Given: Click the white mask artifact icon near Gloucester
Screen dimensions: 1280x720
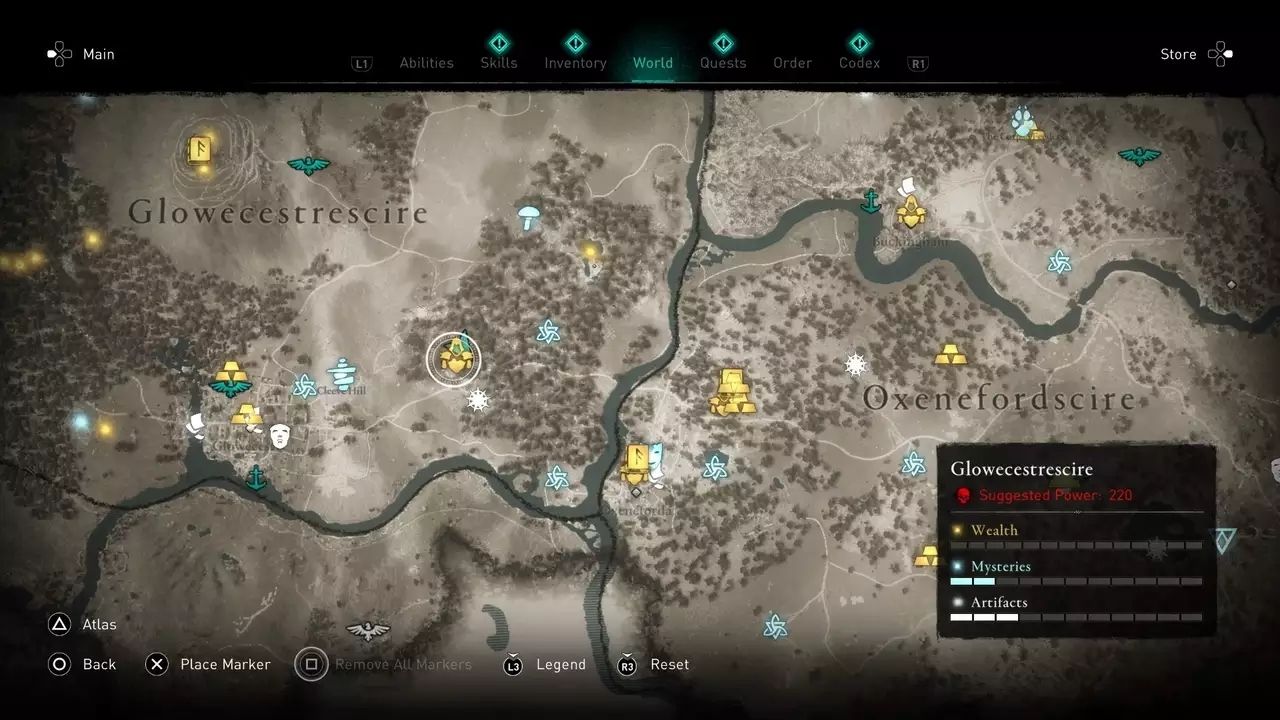Looking at the screenshot, I should click(x=279, y=436).
